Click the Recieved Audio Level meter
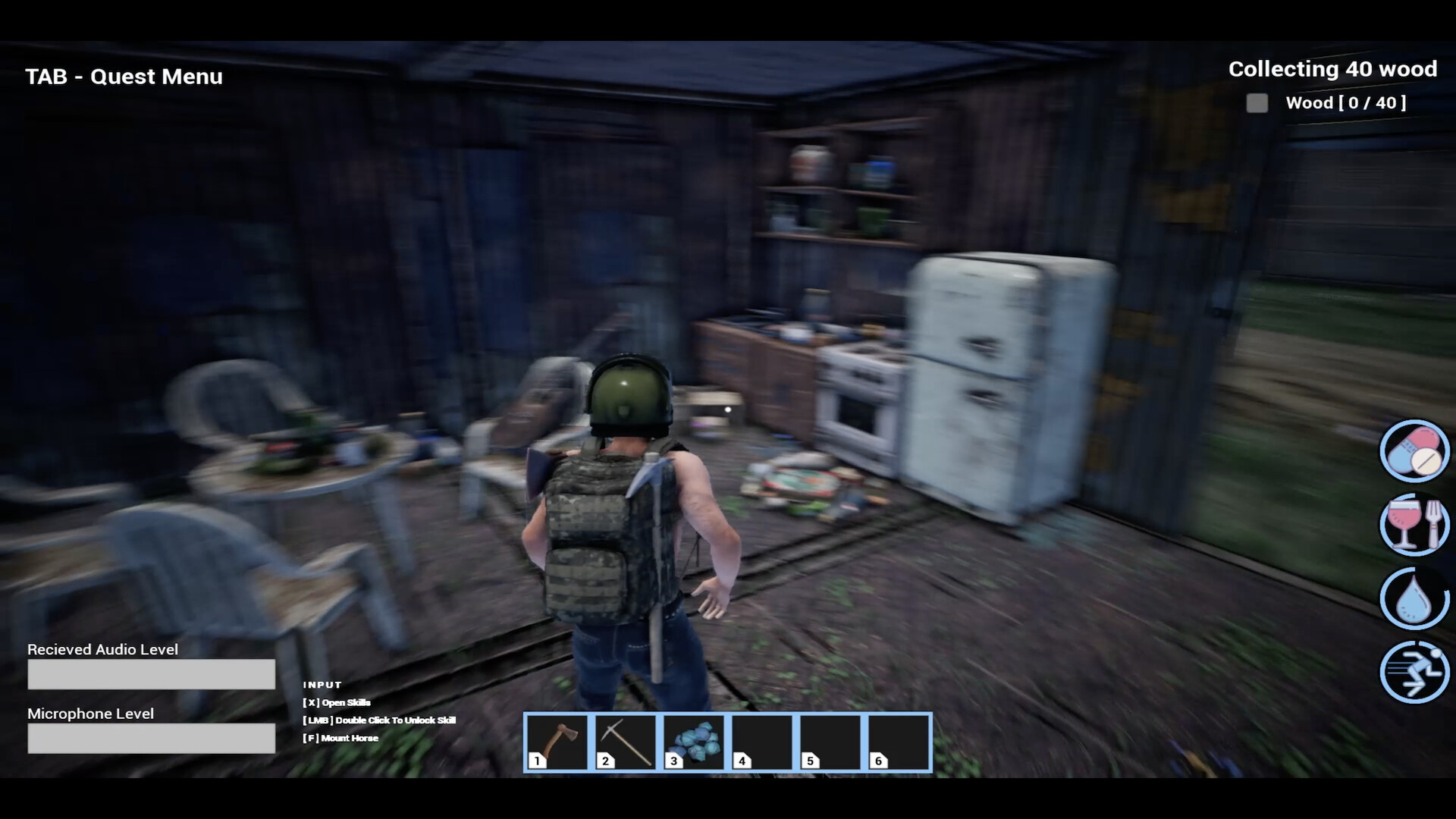The height and width of the screenshot is (819, 1456). click(x=151, y=674)
